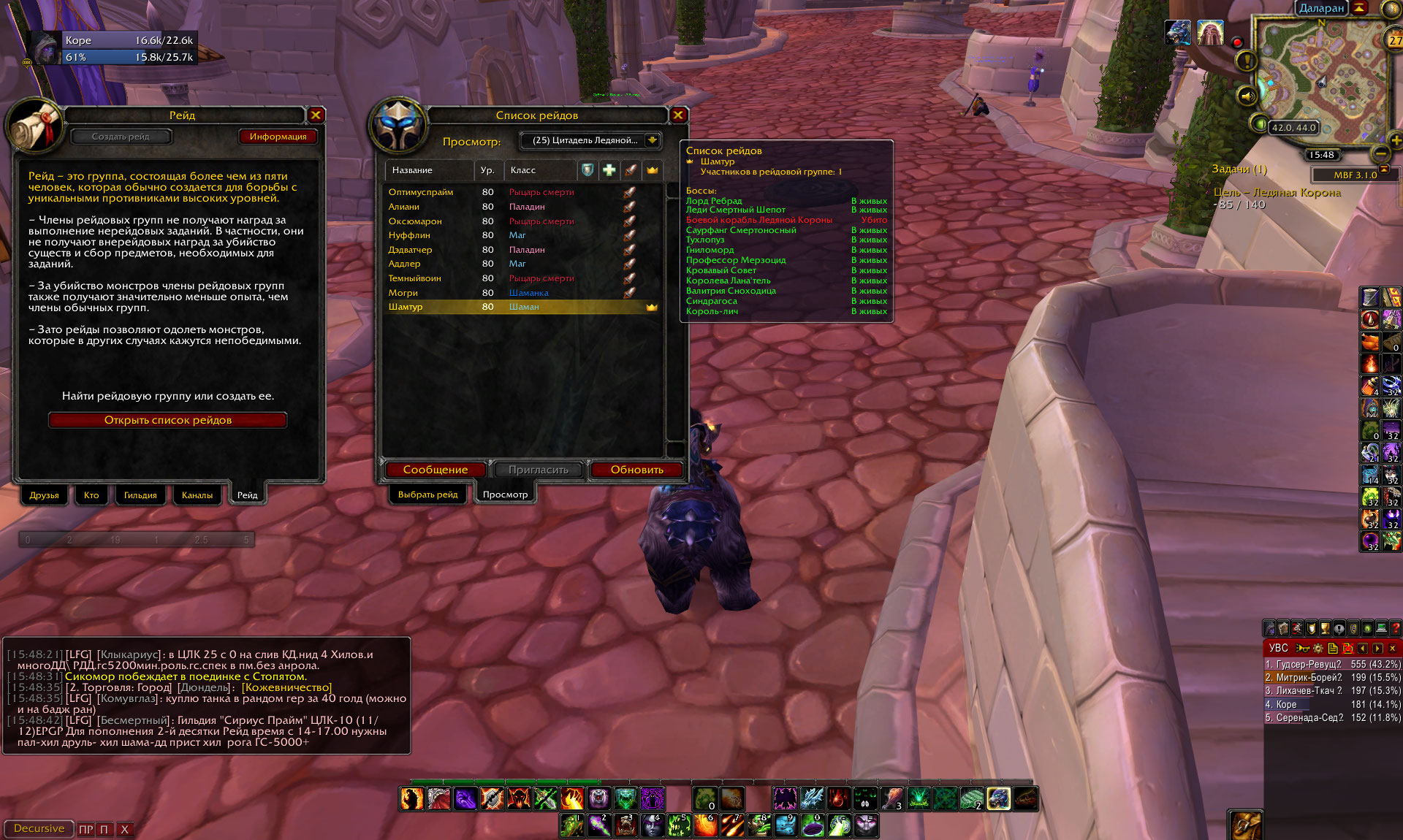Screen dimensions: 1403x840
Task: Open the raid list with Открыть список рейдов
Action: 167,420
